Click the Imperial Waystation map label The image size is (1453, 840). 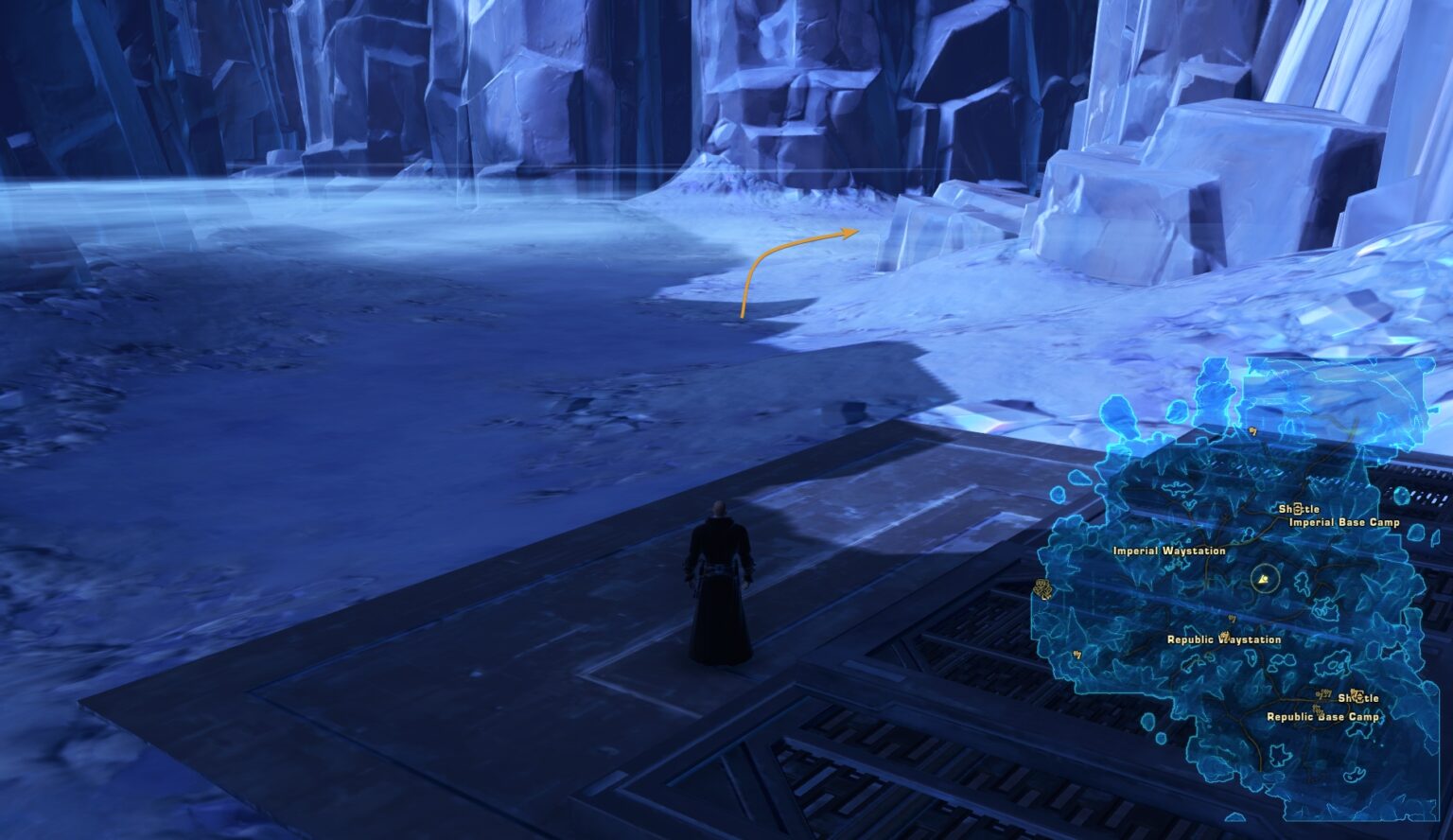tap(1169, 551)
